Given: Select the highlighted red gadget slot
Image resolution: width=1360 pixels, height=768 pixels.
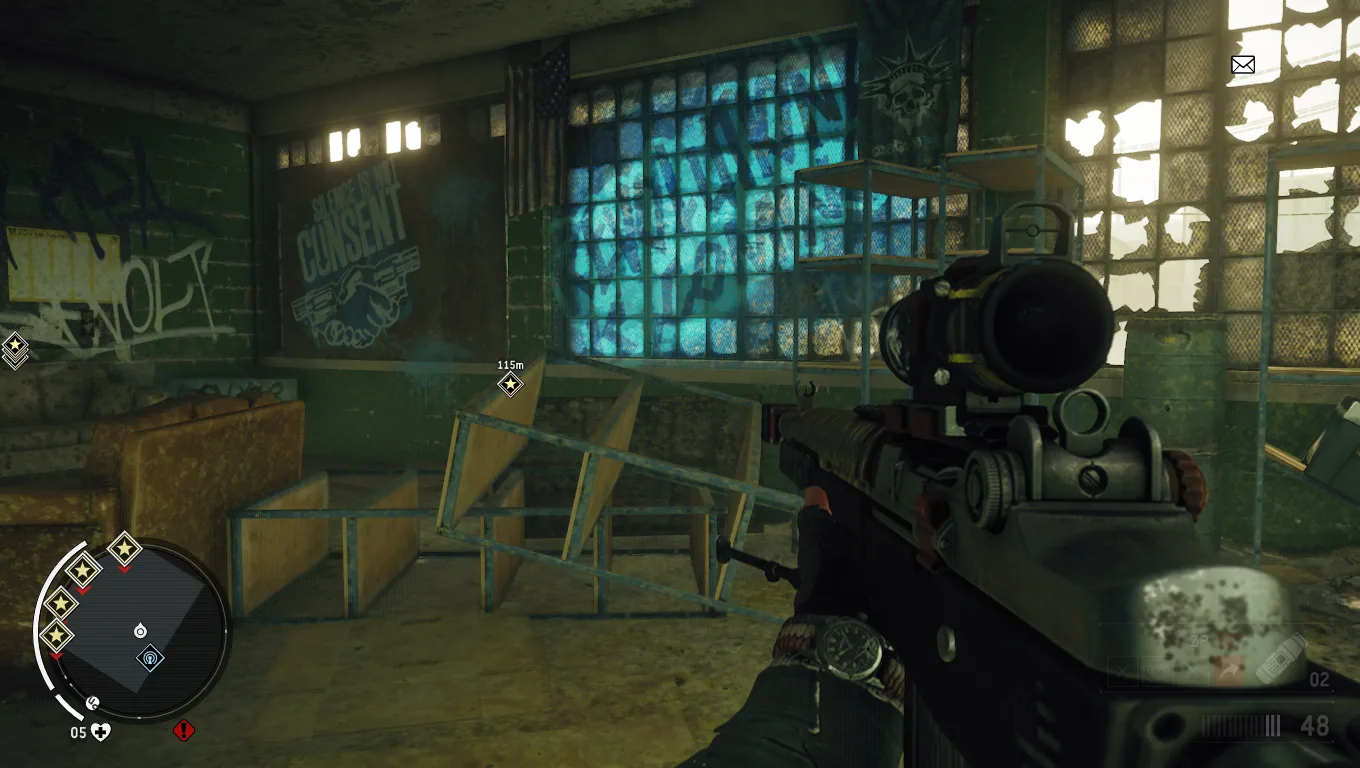Looking at the screenshot, I should coord(1228,669).
